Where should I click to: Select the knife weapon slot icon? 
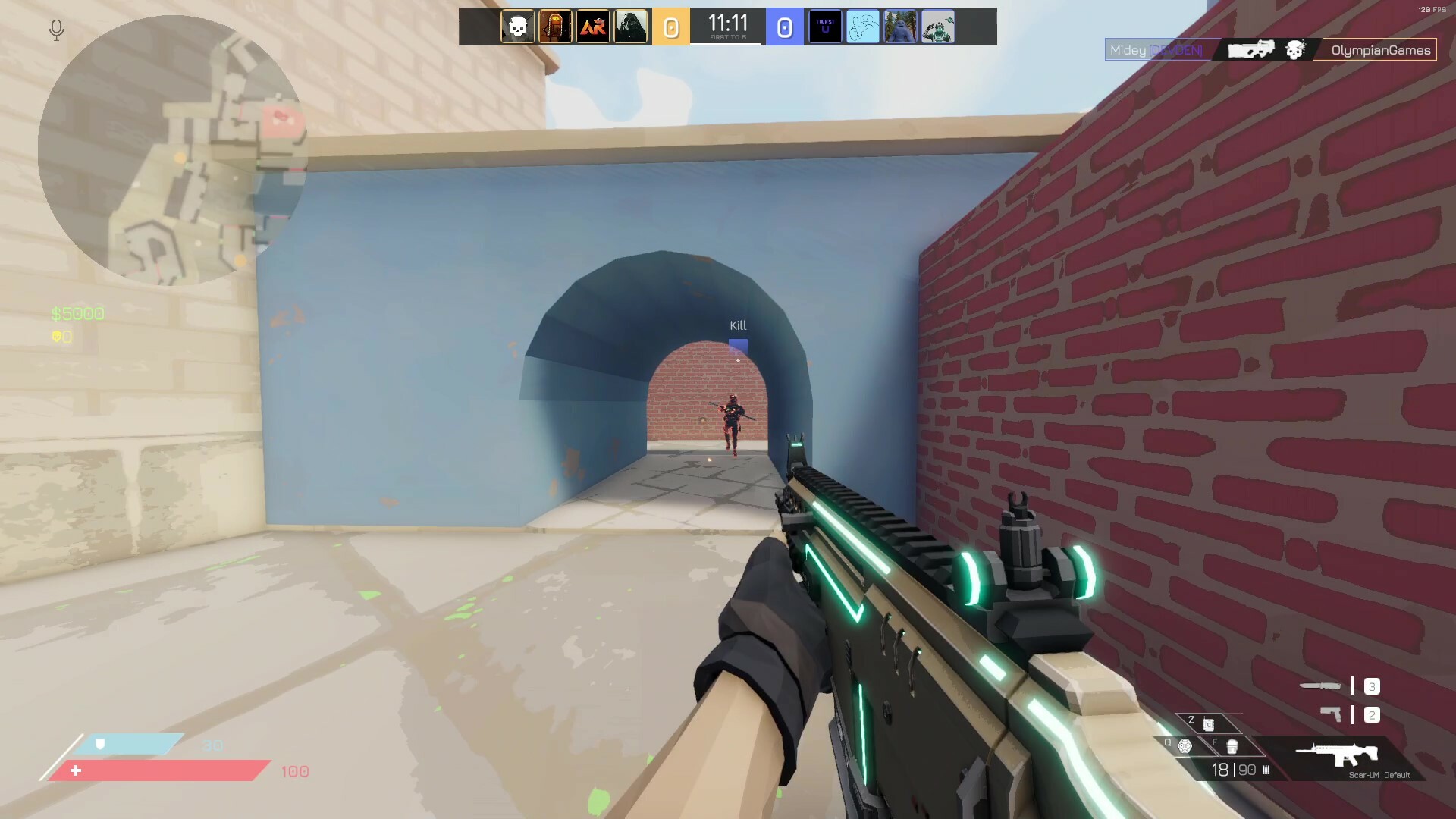point(1319,686)
